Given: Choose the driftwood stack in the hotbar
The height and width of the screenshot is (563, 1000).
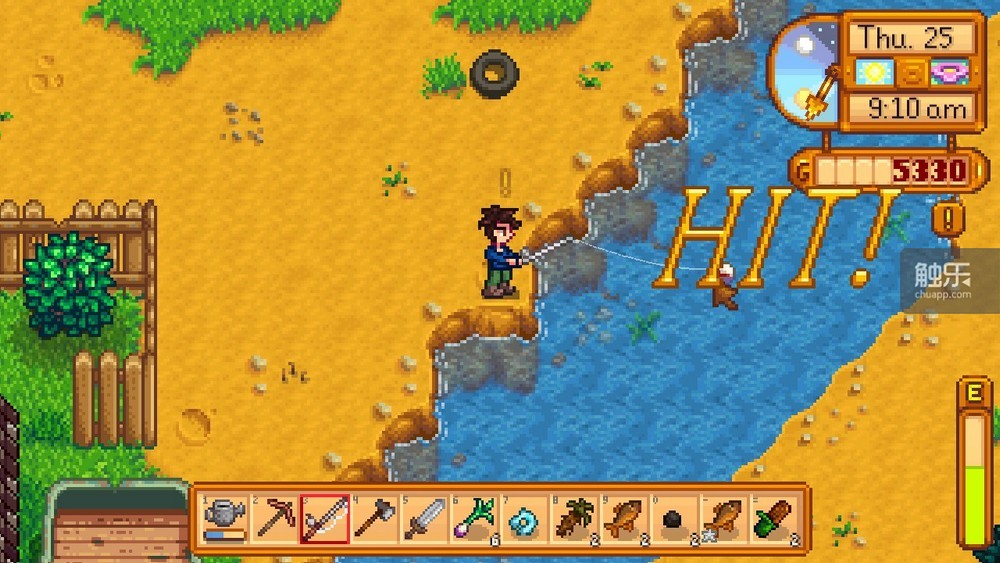Looking at the screenshot, I should pos(574,519).
